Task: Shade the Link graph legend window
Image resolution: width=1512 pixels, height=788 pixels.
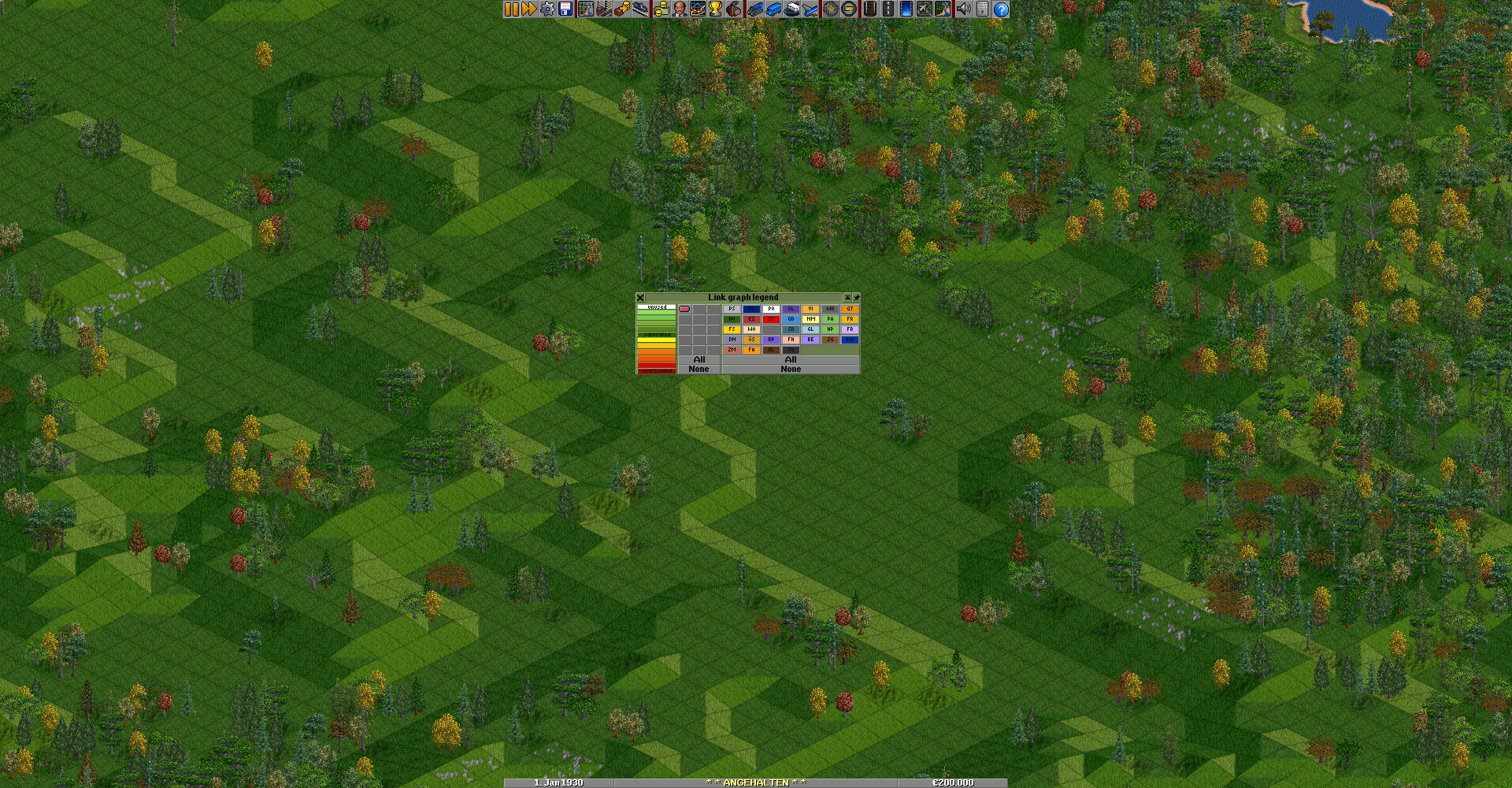Action: (847, 298)
